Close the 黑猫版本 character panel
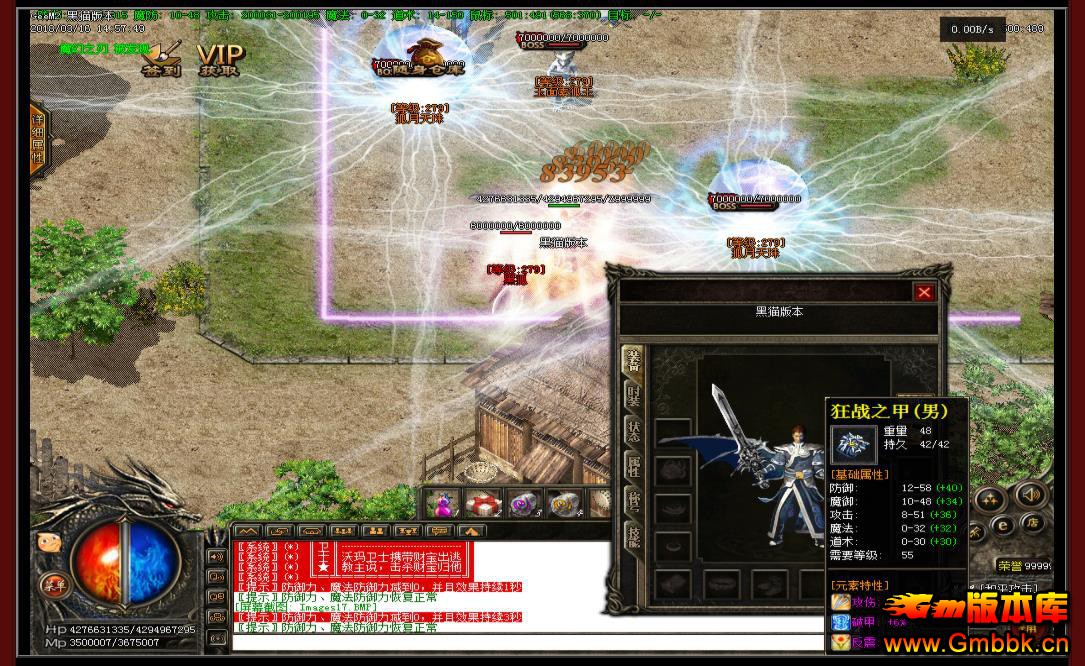This screenshot has height=666, width=1085. (x=924, y=292)
